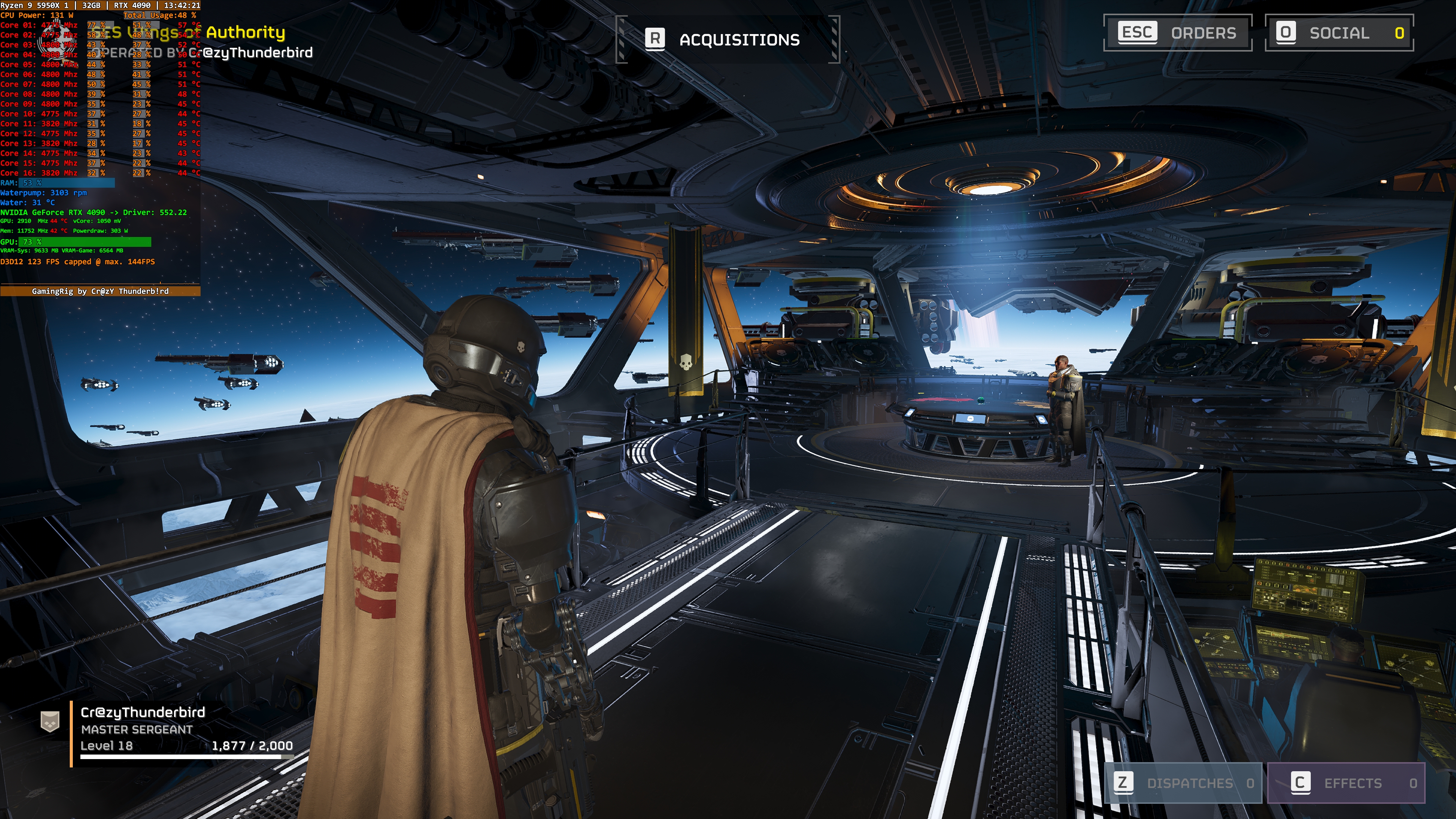1456x819 pixels.
Task: Open the Acquisitions menu
Action: [727, 39]
